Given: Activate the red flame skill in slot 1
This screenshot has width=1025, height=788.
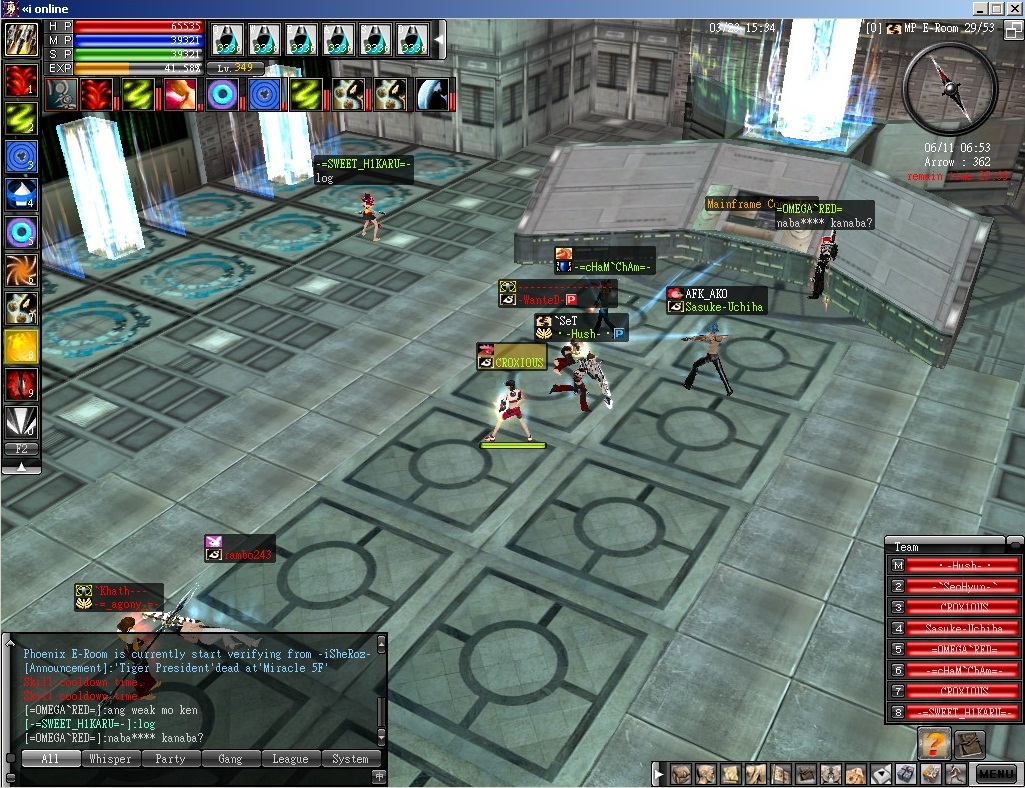Looking at the screenshot, I should pos(21,80).
